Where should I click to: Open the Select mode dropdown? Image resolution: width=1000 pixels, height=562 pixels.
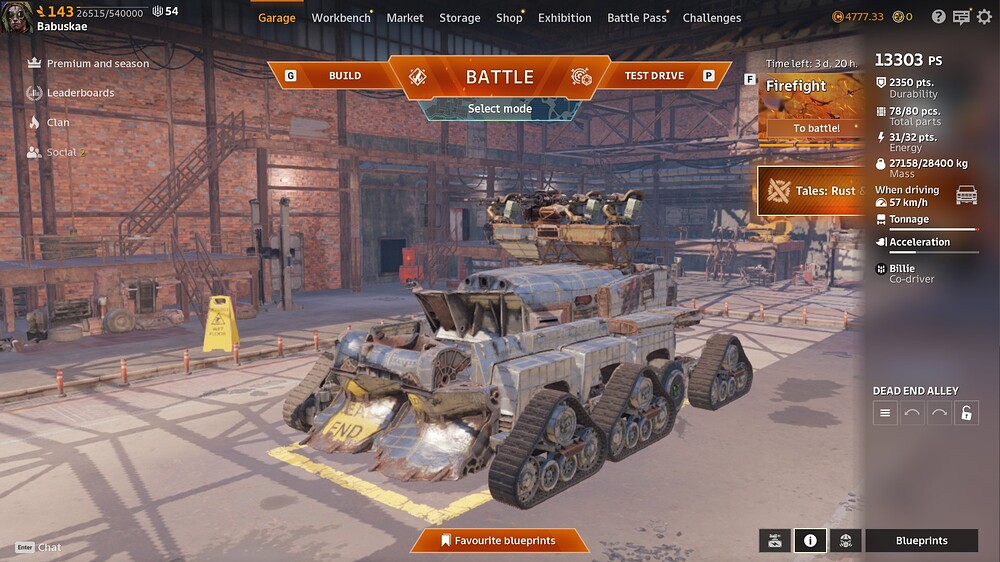pos(499,109)
